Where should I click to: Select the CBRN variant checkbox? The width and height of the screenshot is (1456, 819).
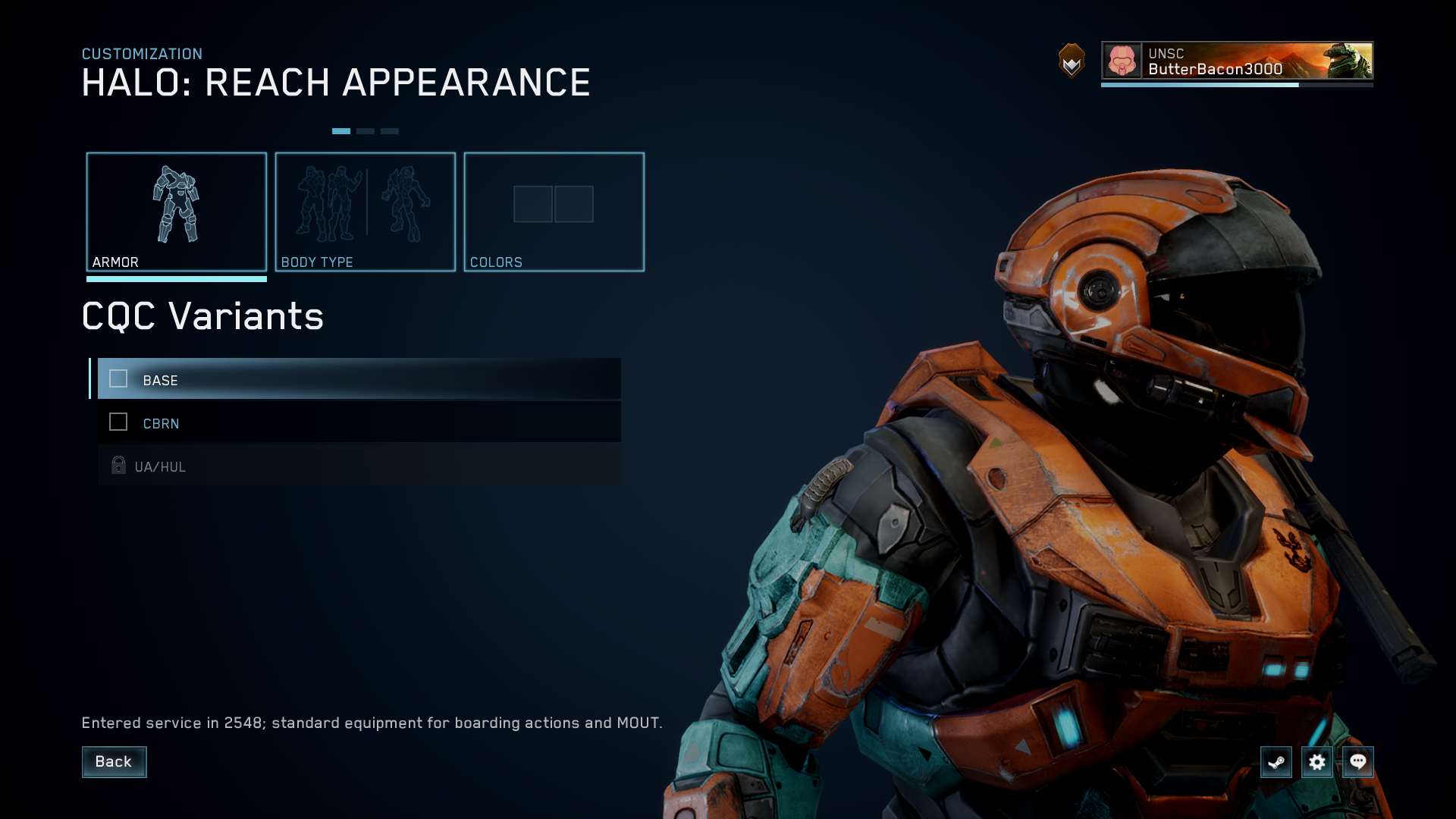click(118, 422)
